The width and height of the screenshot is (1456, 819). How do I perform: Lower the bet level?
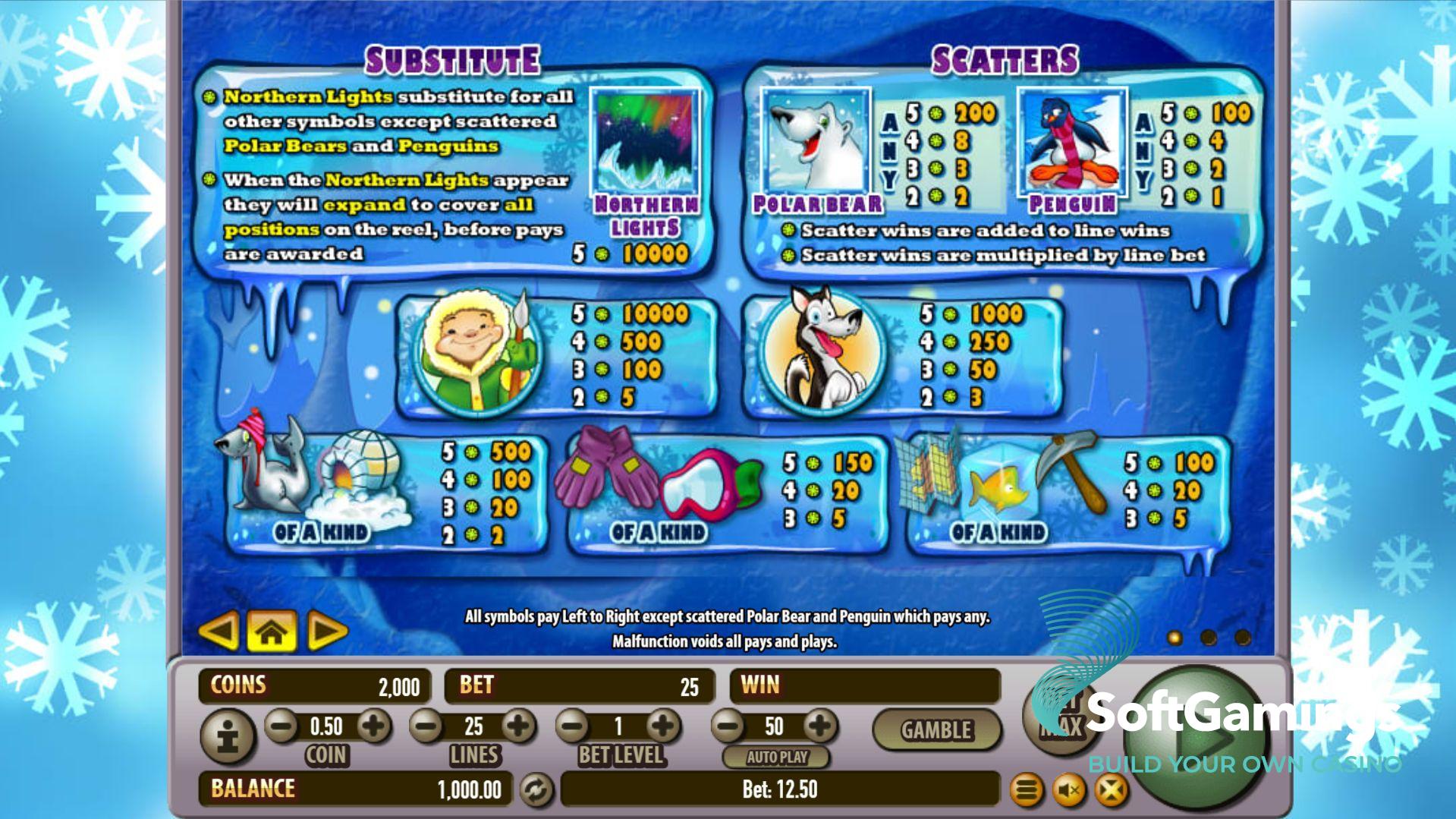tap(573, 726)
